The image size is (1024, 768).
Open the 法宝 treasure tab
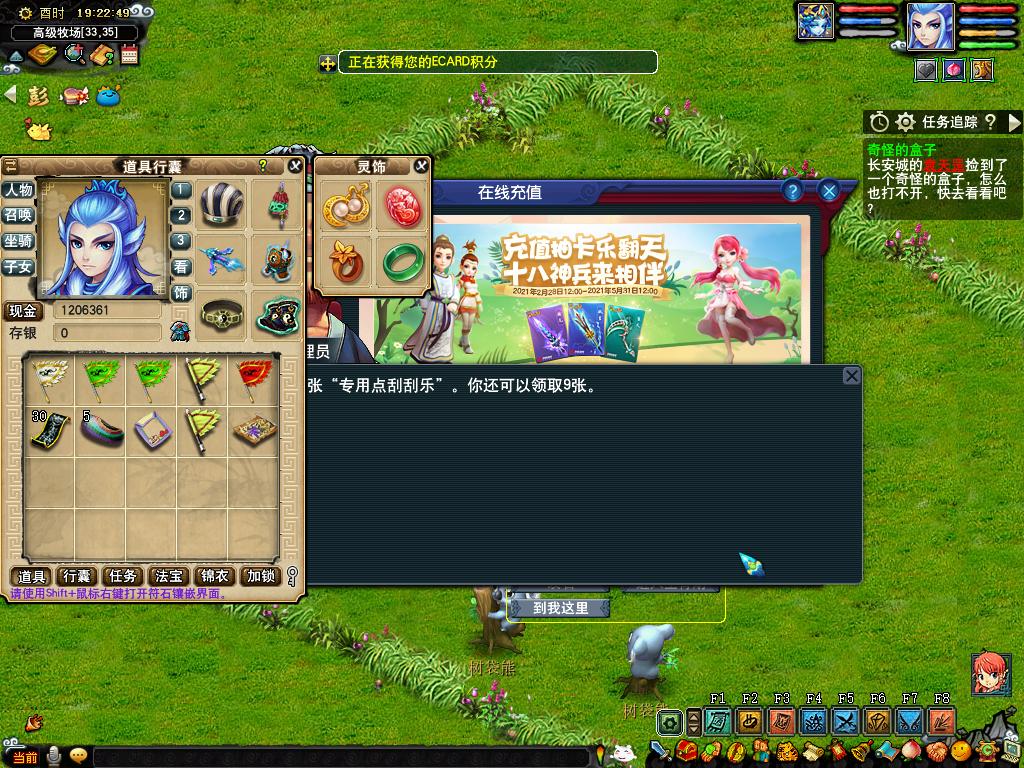click(169, 576)
